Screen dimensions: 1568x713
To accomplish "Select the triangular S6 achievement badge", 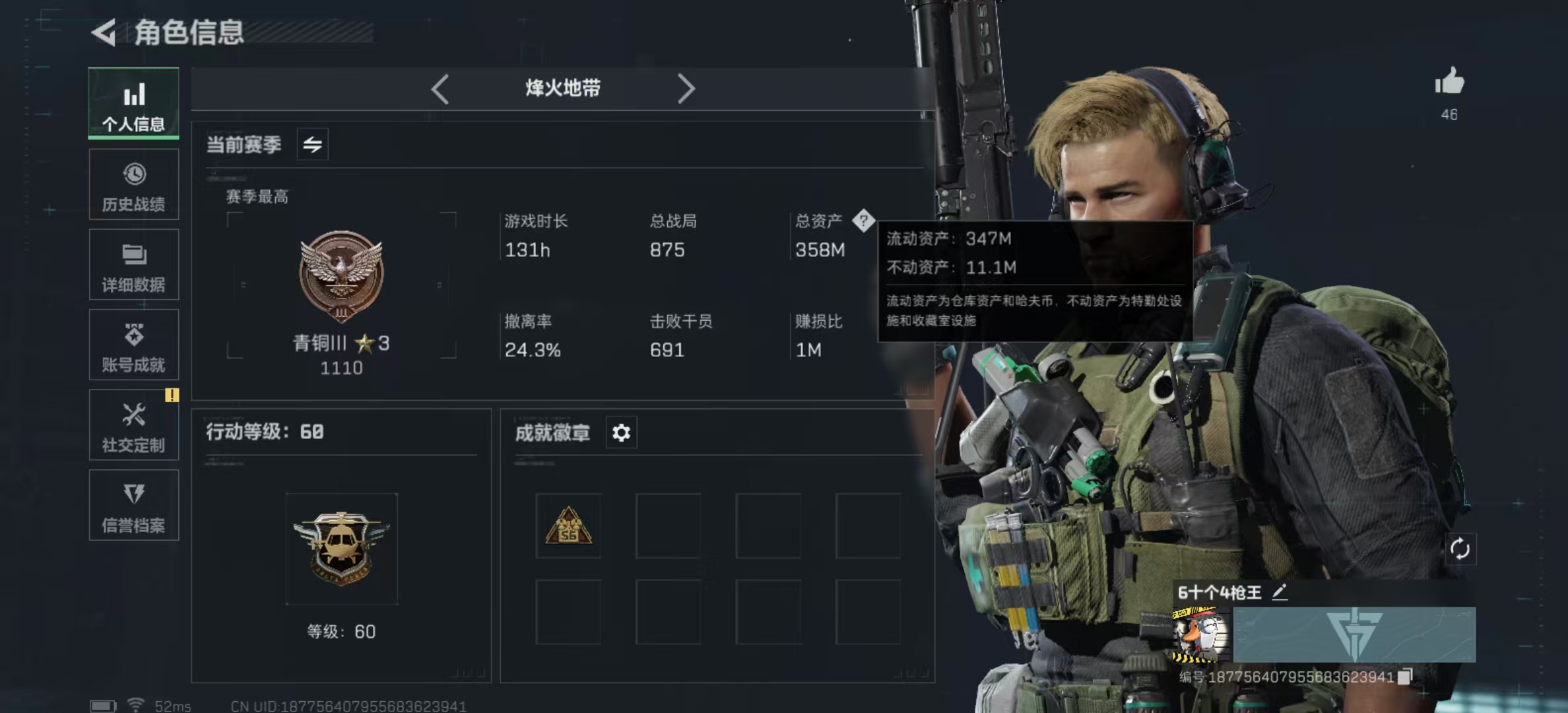I will pyautogui.click(x=568, y=526).
